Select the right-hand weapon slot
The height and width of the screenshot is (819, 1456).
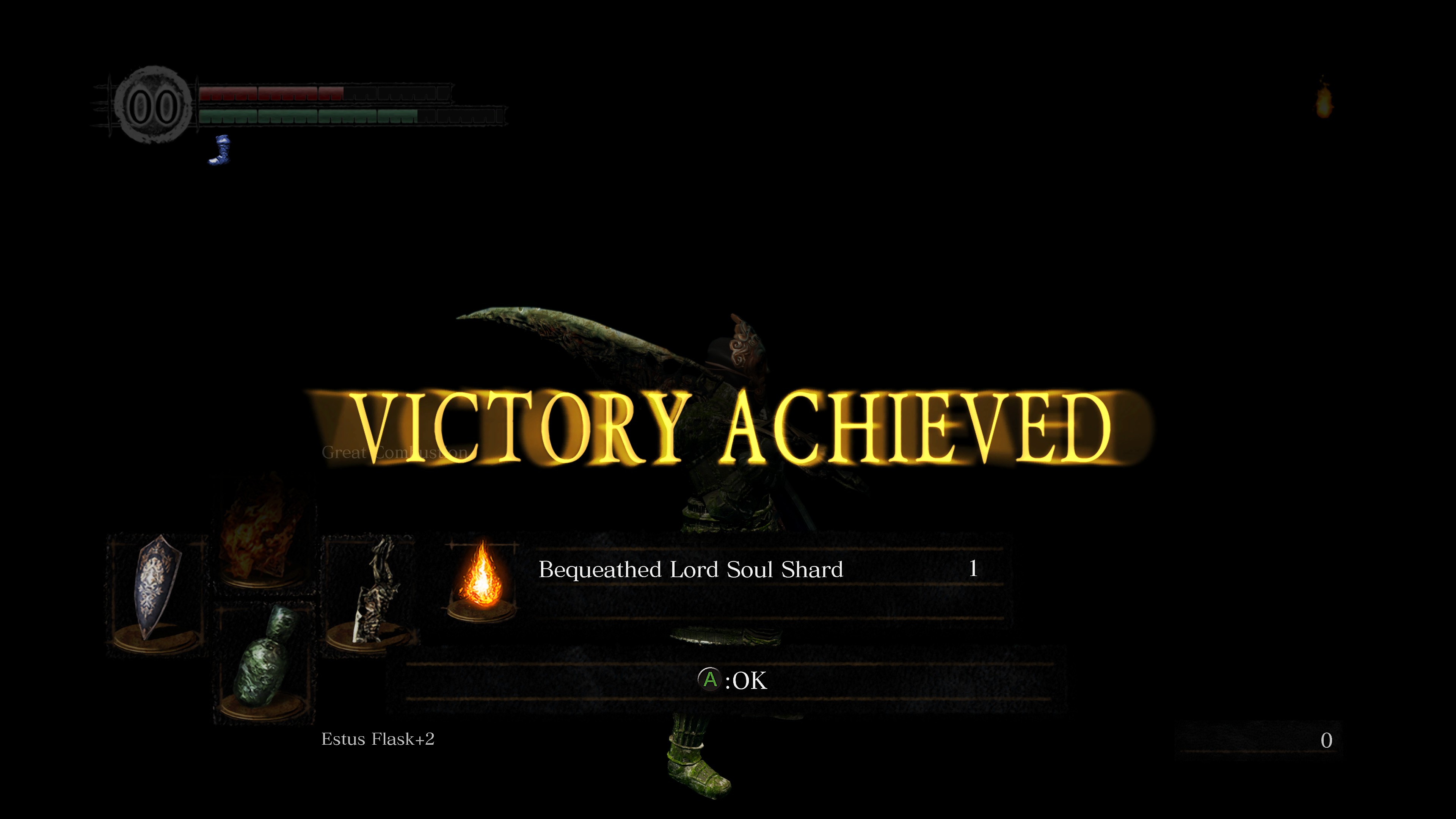(371, 593)
